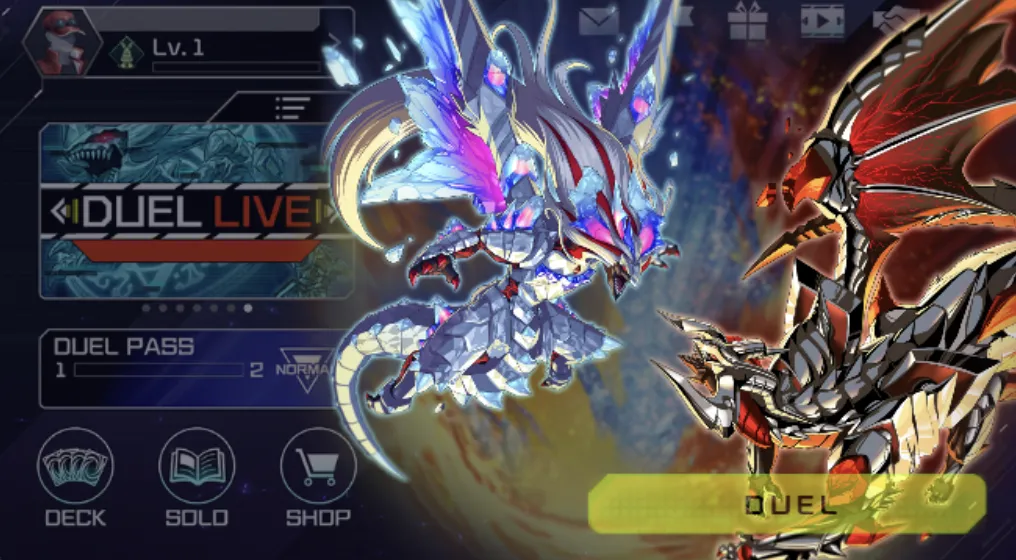
Task: Open the film-strip replay icon
Action: tap(821, 21)
